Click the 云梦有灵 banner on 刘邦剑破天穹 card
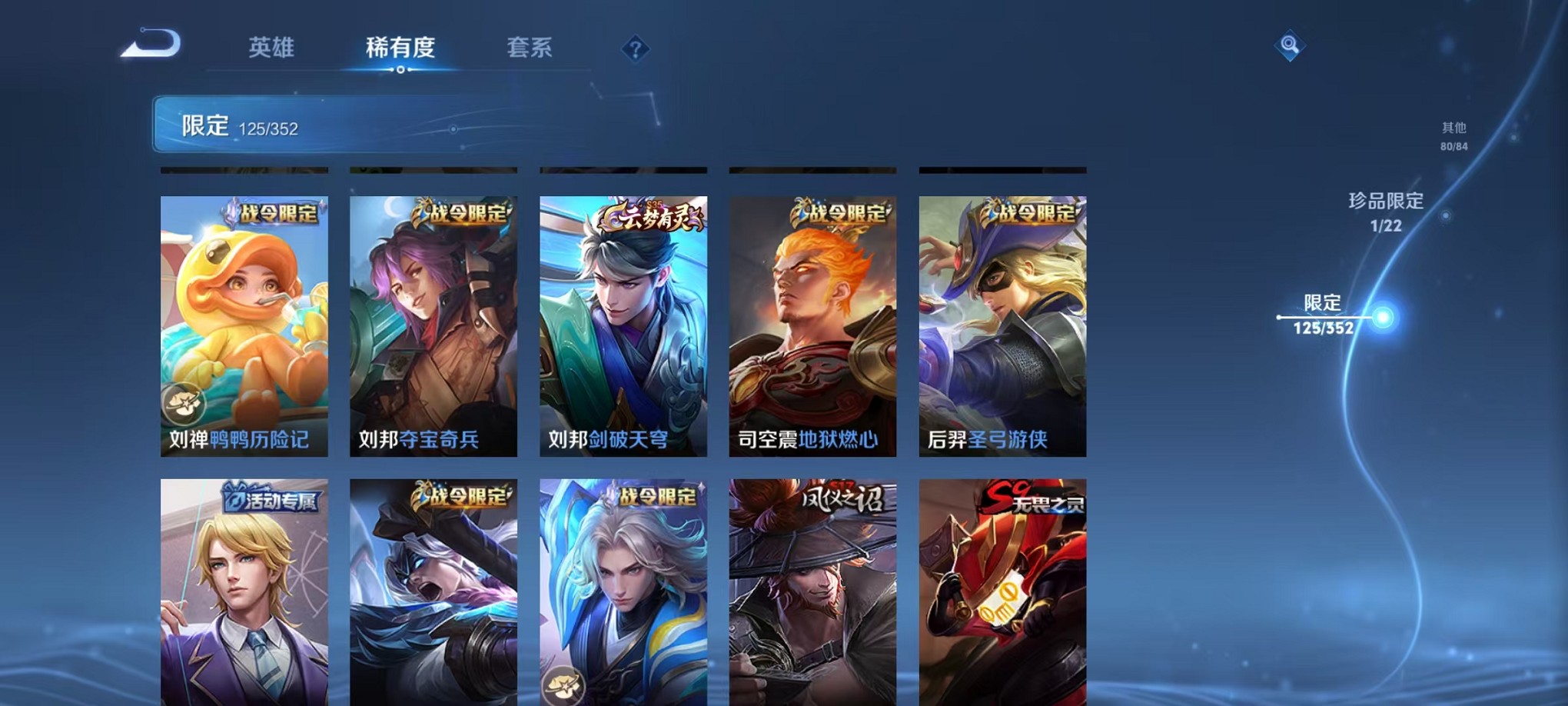The height and width of the screenshot is (706, 1568). click(655, 218)
